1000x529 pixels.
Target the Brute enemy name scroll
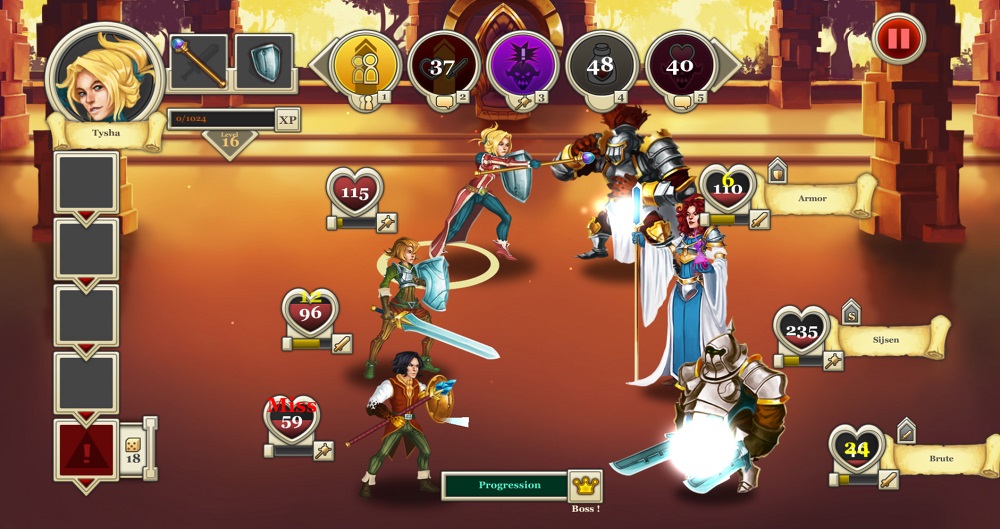[x=940, y=458]
